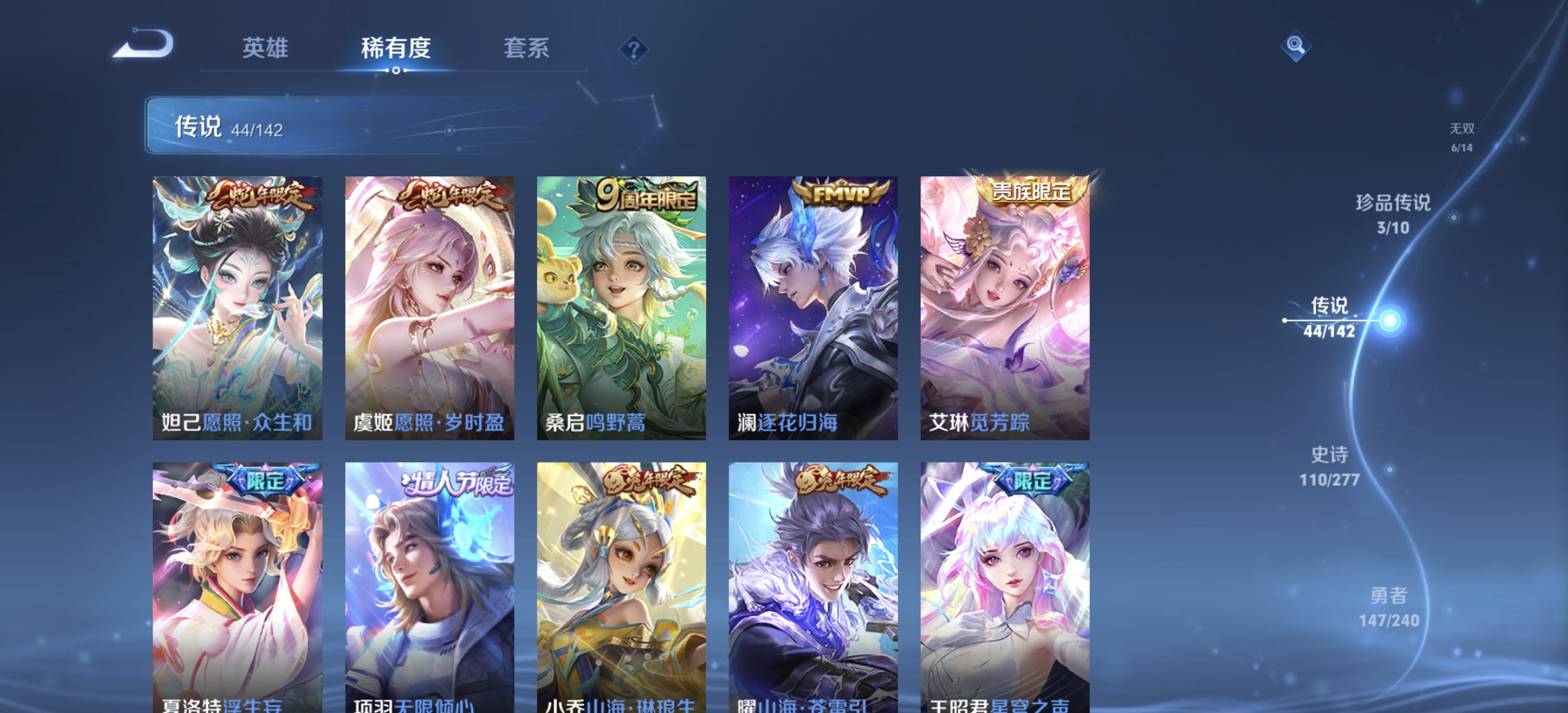Open the search magnifier icon
Screen dimensions: 1568x713
tap(1296, 45)
